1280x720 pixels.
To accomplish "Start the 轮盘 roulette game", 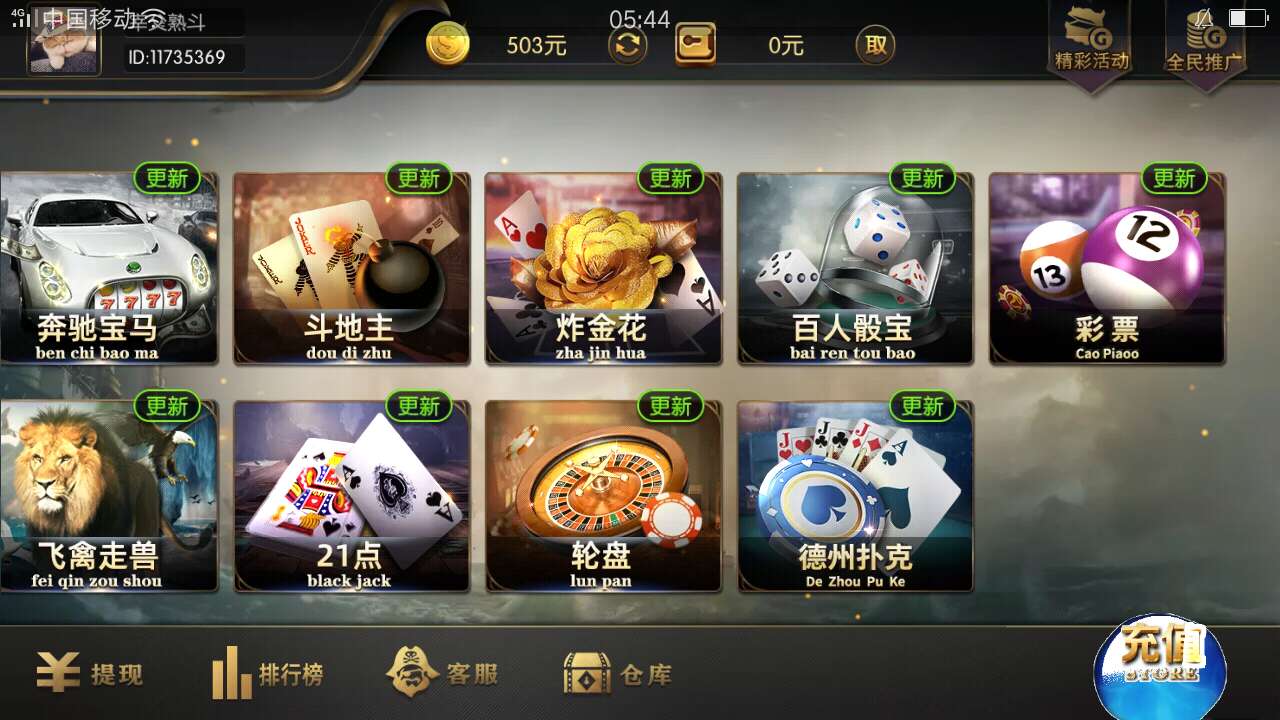I will [603, 495].
